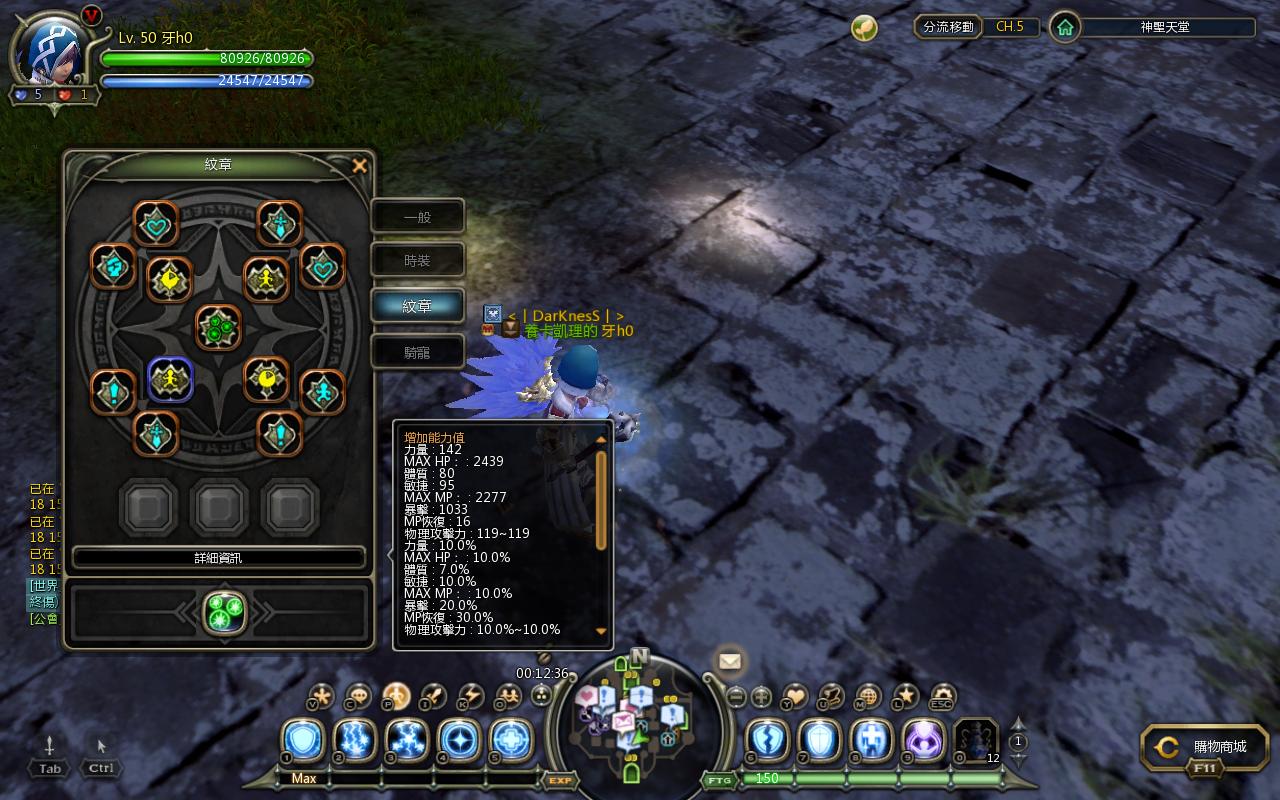Select the blue-highlighted yellow running figure crest
Image resolution: width=1280 pixels, height=800 pixels.
tap(170, 379)
